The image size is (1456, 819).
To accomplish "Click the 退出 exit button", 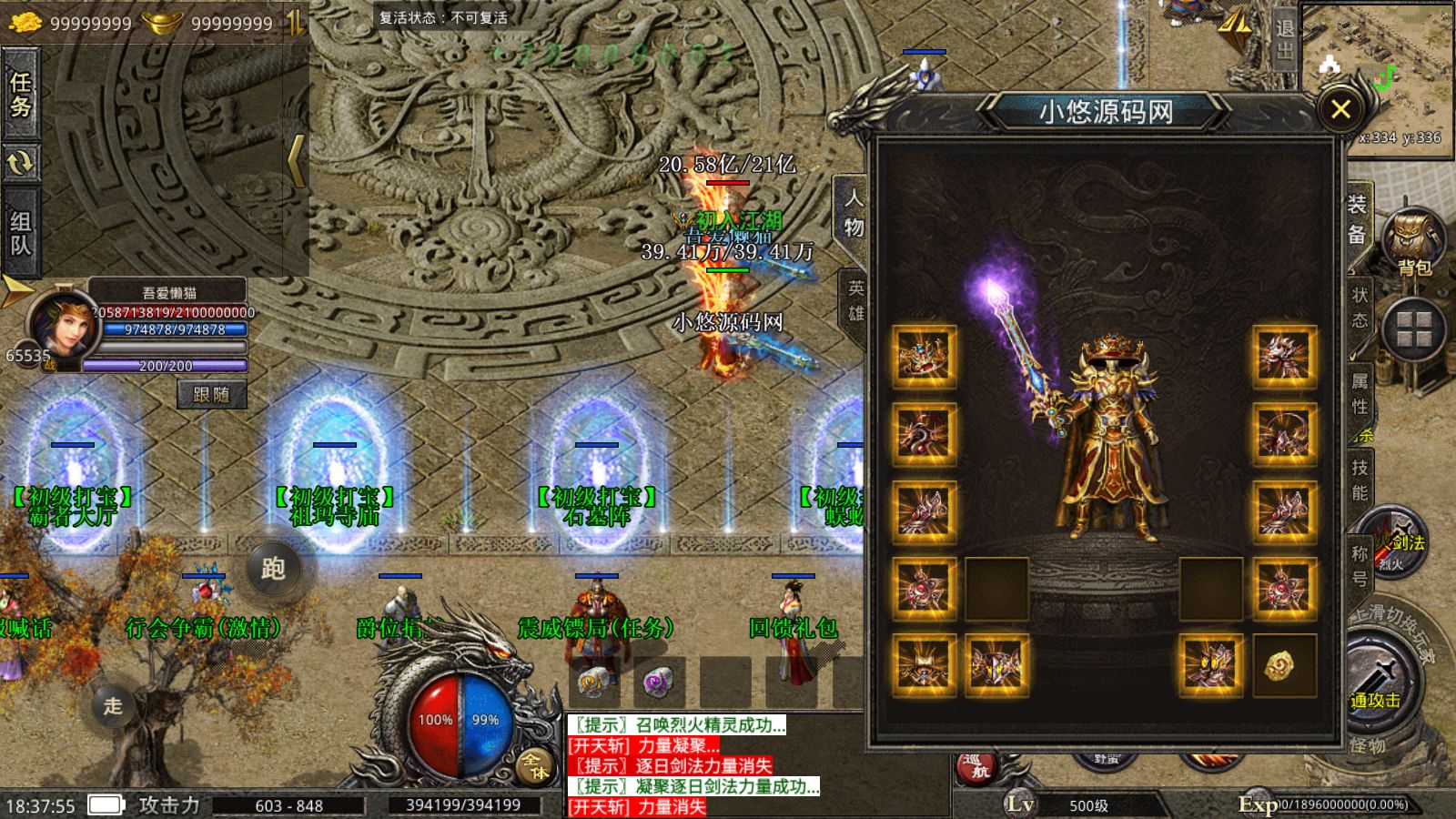I will 1284,39.
